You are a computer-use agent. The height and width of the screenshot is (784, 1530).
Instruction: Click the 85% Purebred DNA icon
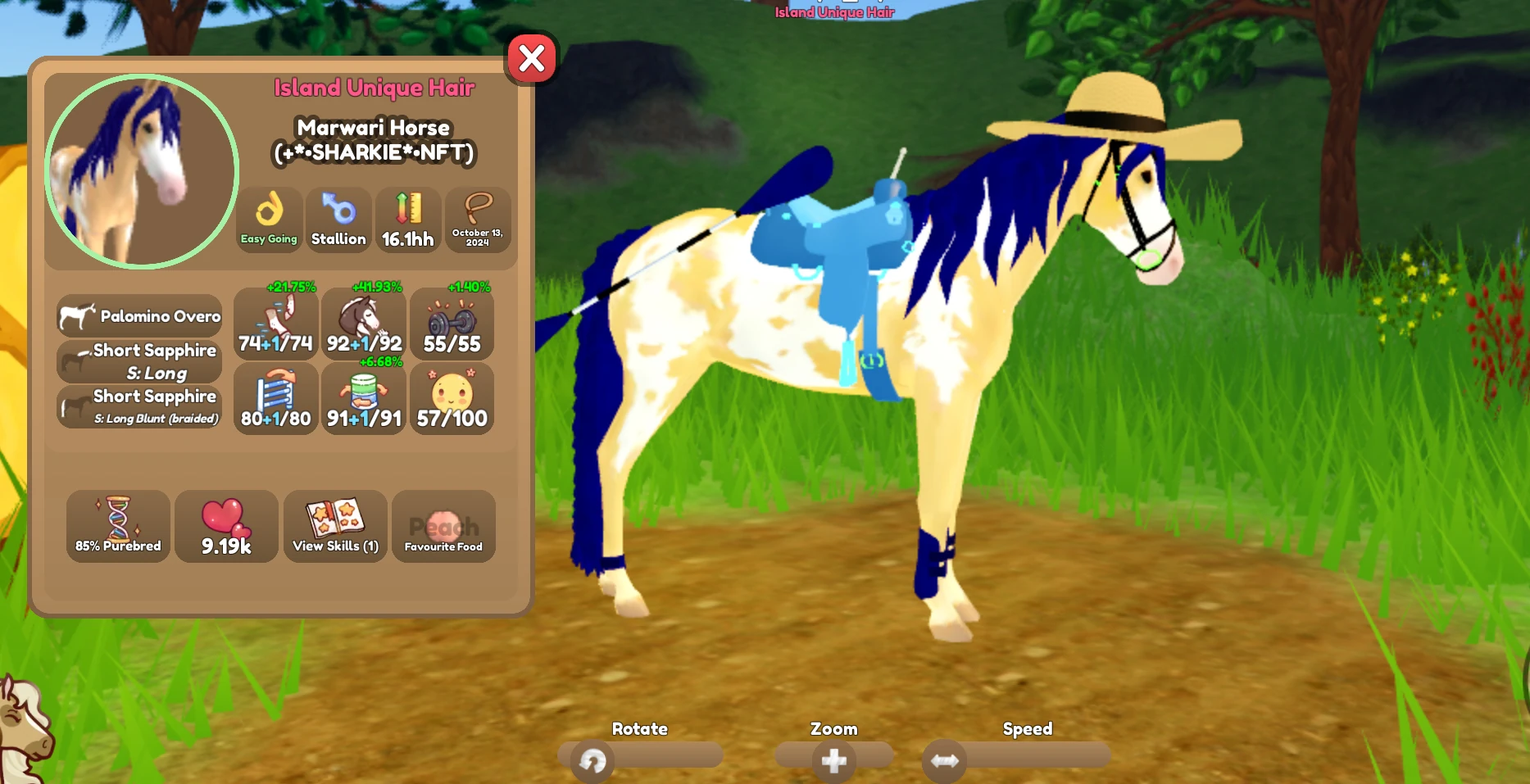pos(117,526)
